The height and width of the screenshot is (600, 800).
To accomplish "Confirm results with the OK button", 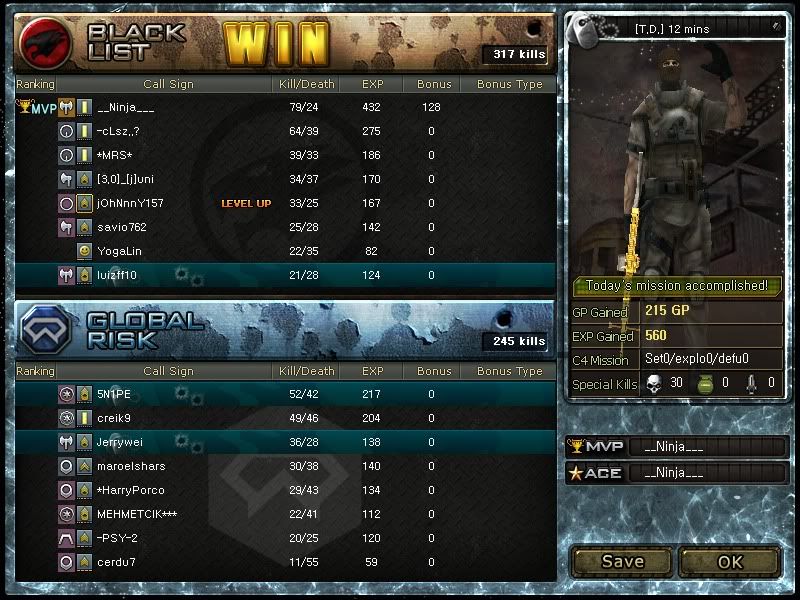I will pyautogui.click(x=730, y=561).
